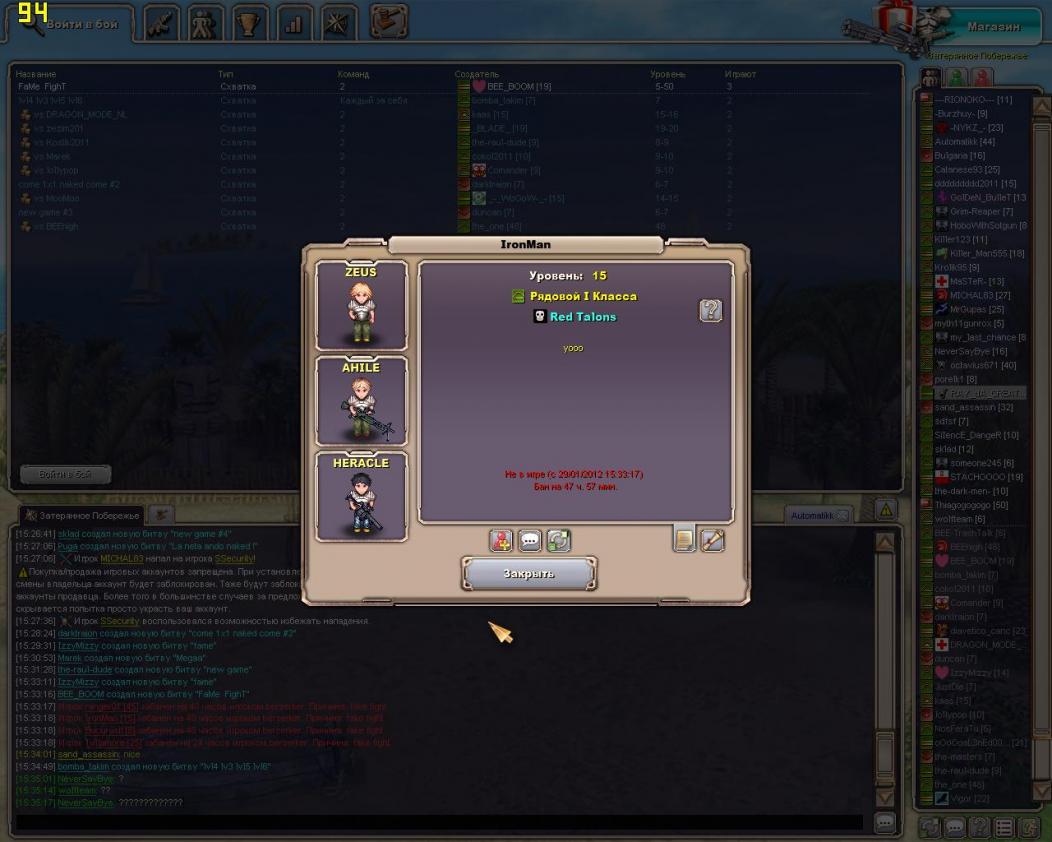This screenshot has height=842, width=1052.
Task: Click the yellow warning triangle icon
Action: 885,510
